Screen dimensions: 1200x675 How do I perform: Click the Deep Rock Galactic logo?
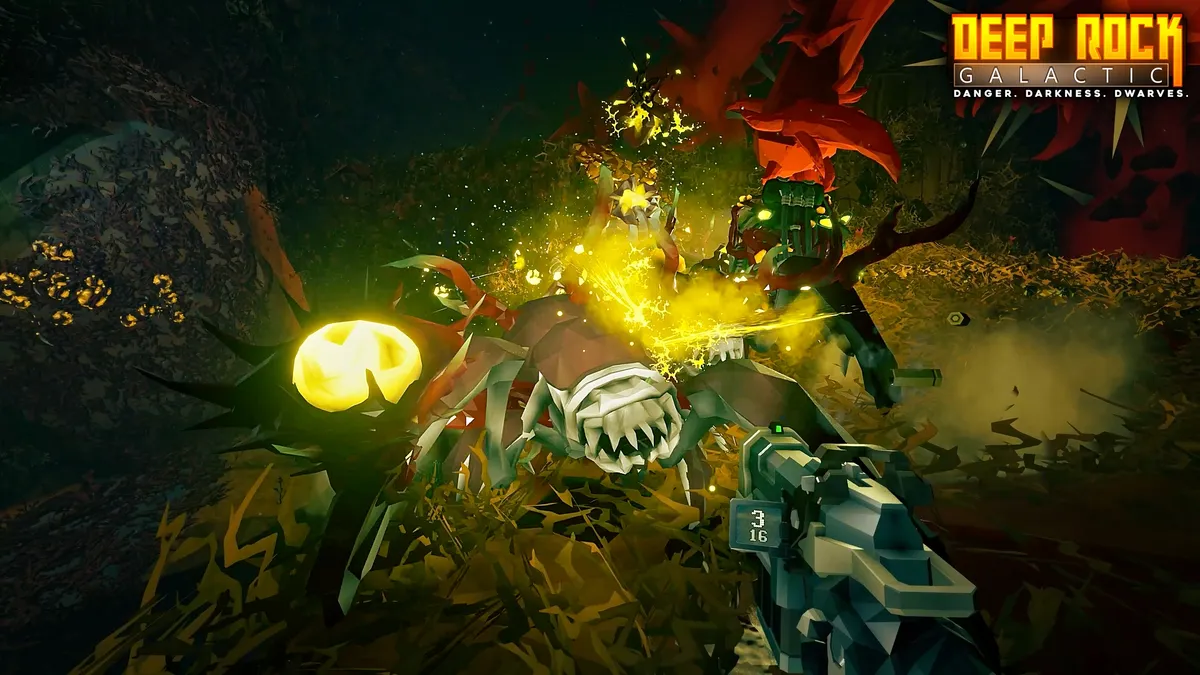coord(1068,55)
